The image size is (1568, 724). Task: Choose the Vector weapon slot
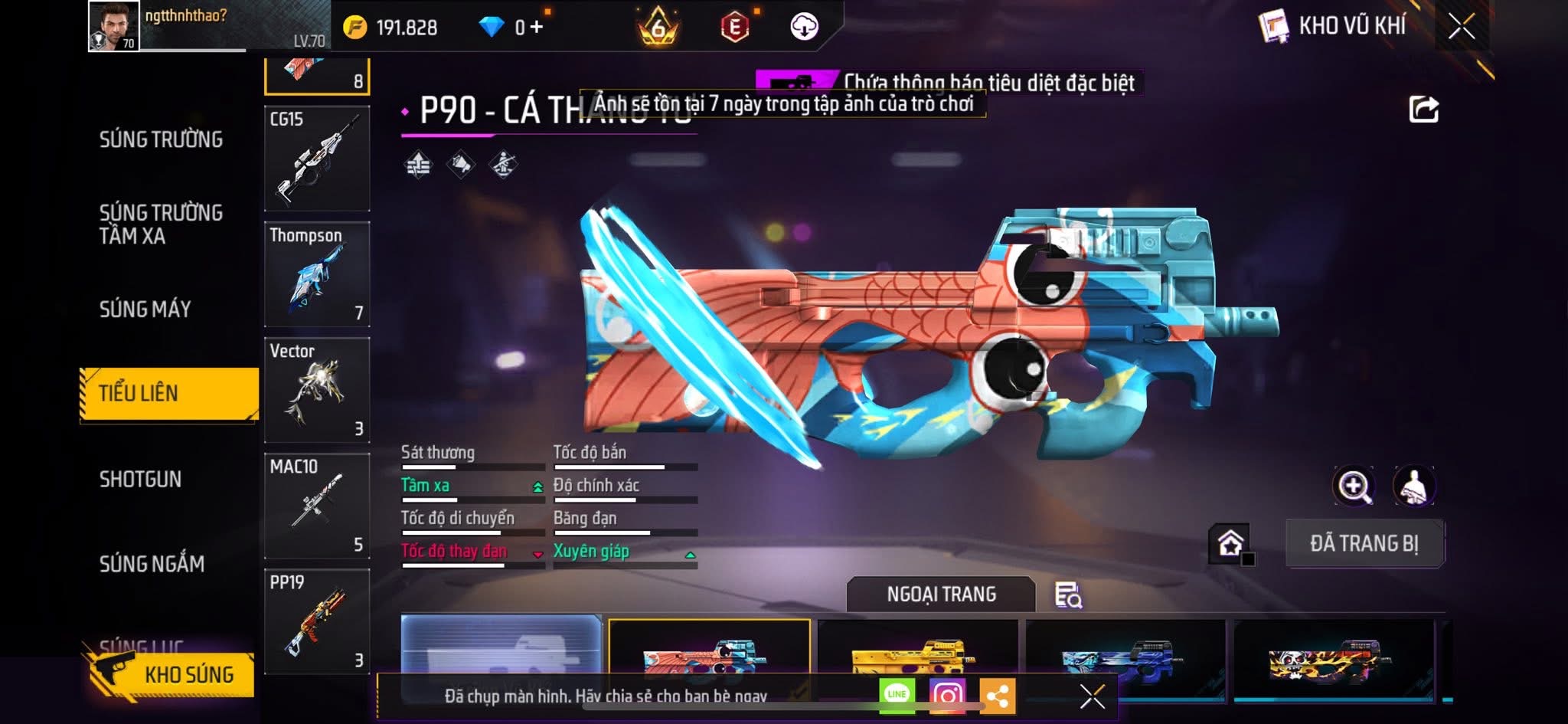tap(317, 390)
